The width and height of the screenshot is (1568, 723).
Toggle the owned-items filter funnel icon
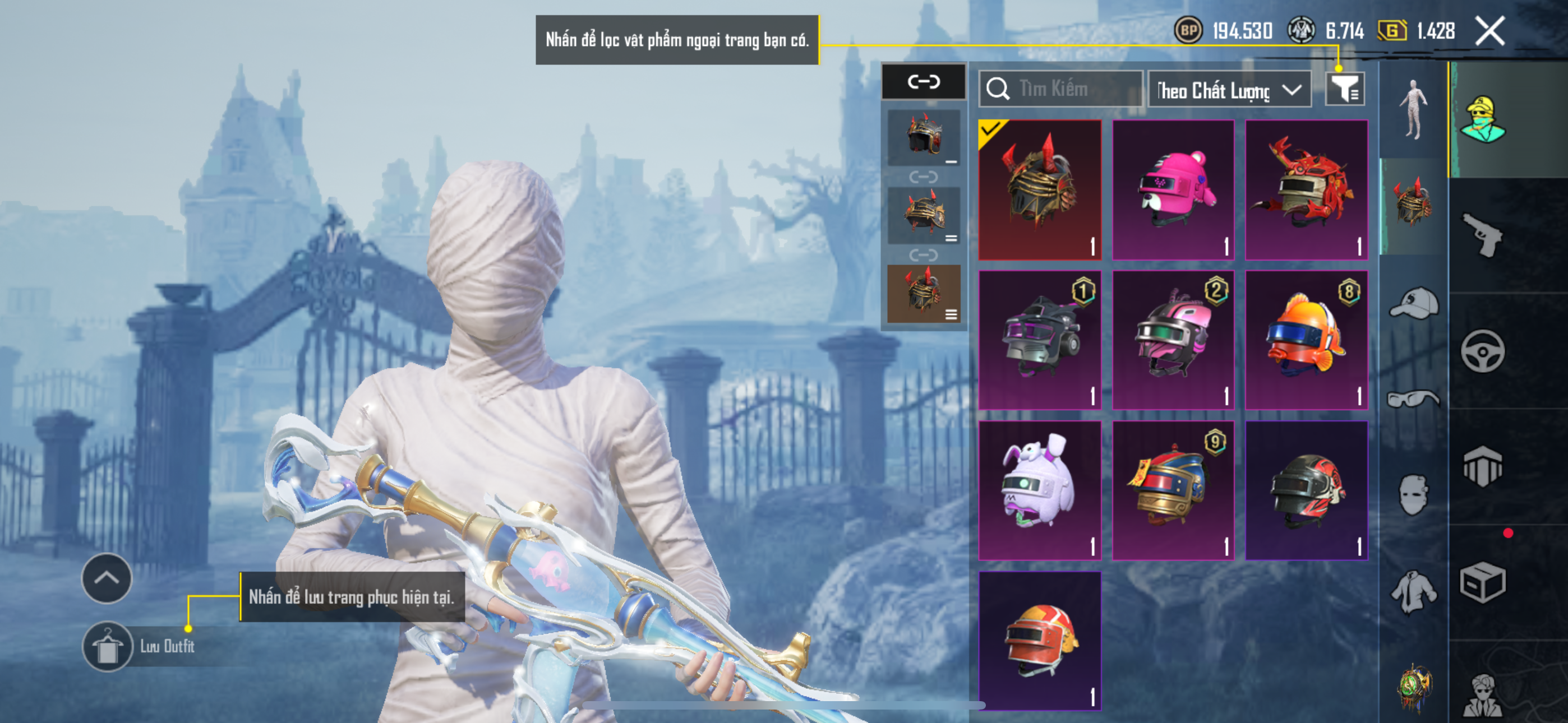[1345, 90]
